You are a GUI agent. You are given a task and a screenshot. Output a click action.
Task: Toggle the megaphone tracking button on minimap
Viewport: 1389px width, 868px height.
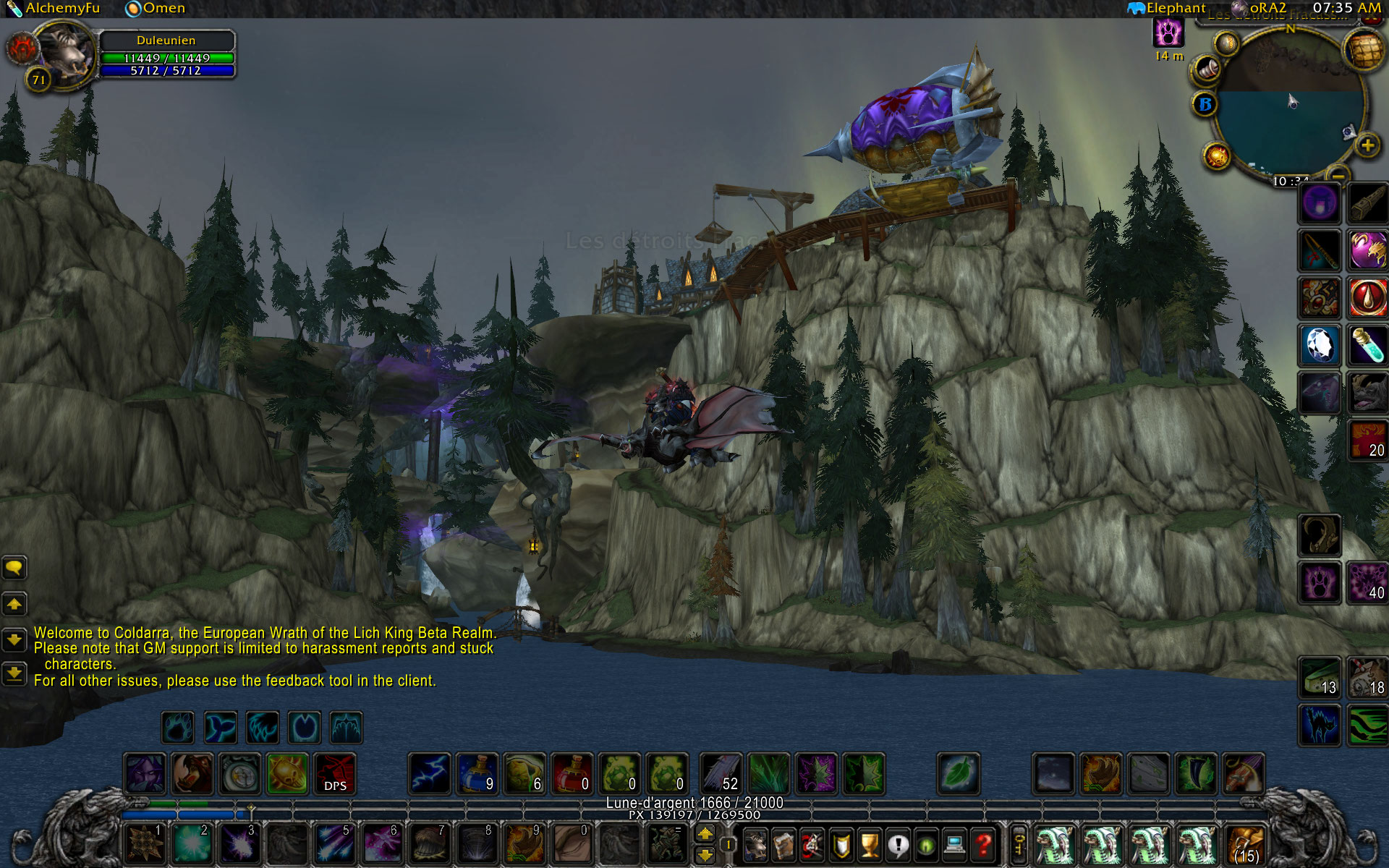(x=1206, y=69)
